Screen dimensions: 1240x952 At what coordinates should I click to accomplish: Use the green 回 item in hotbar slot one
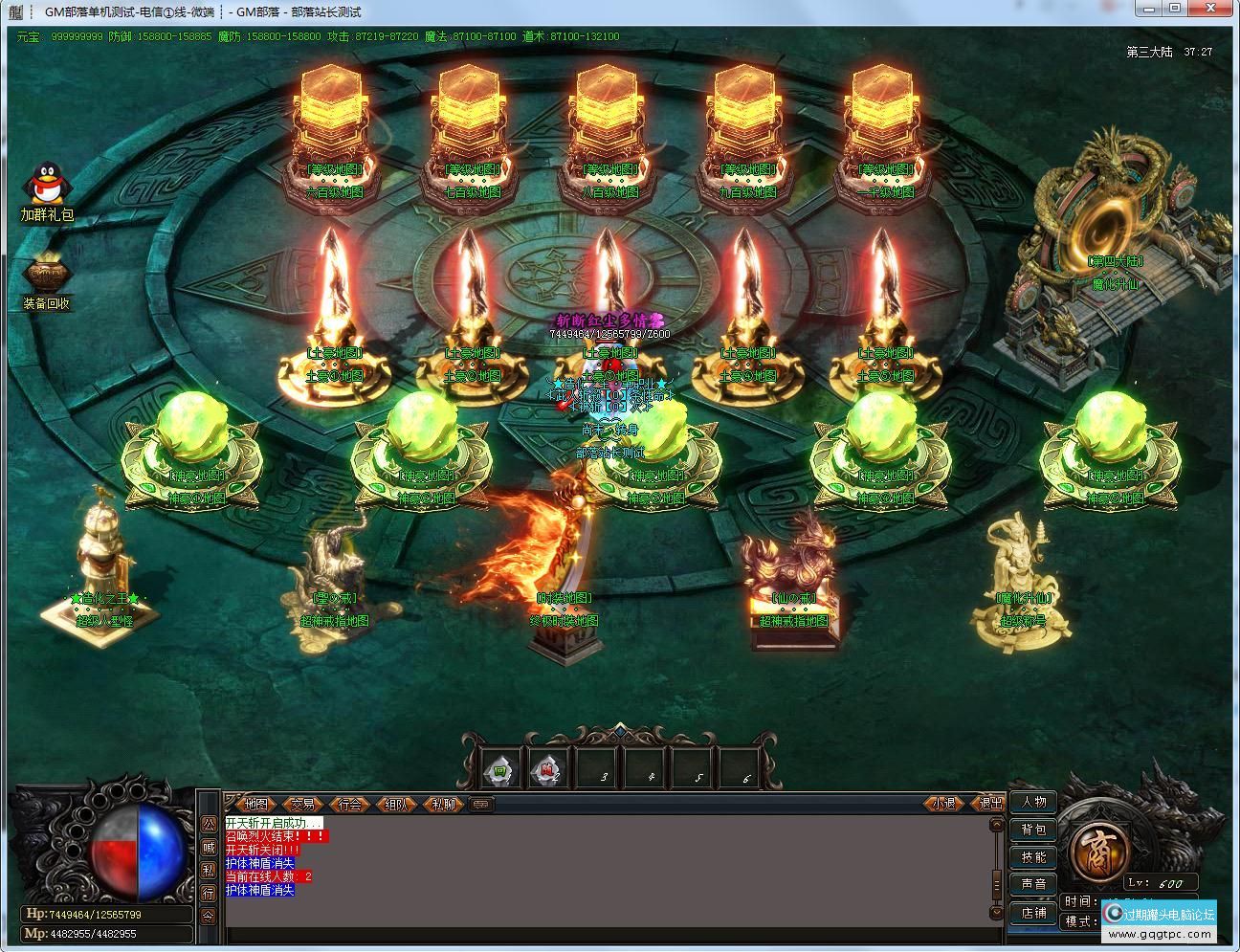tap(499, 768)
